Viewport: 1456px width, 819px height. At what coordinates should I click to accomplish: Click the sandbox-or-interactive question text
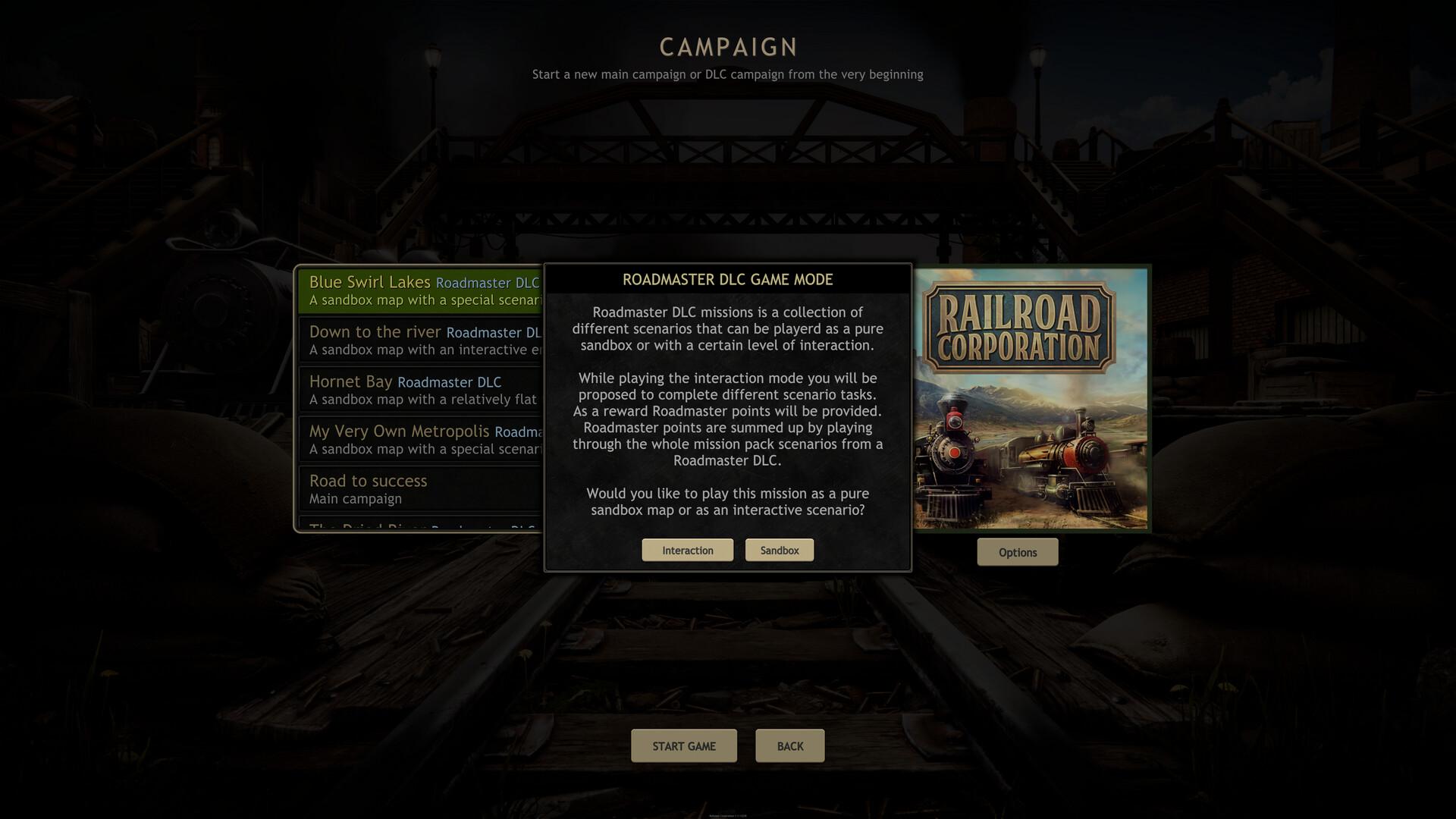[727, 502]
